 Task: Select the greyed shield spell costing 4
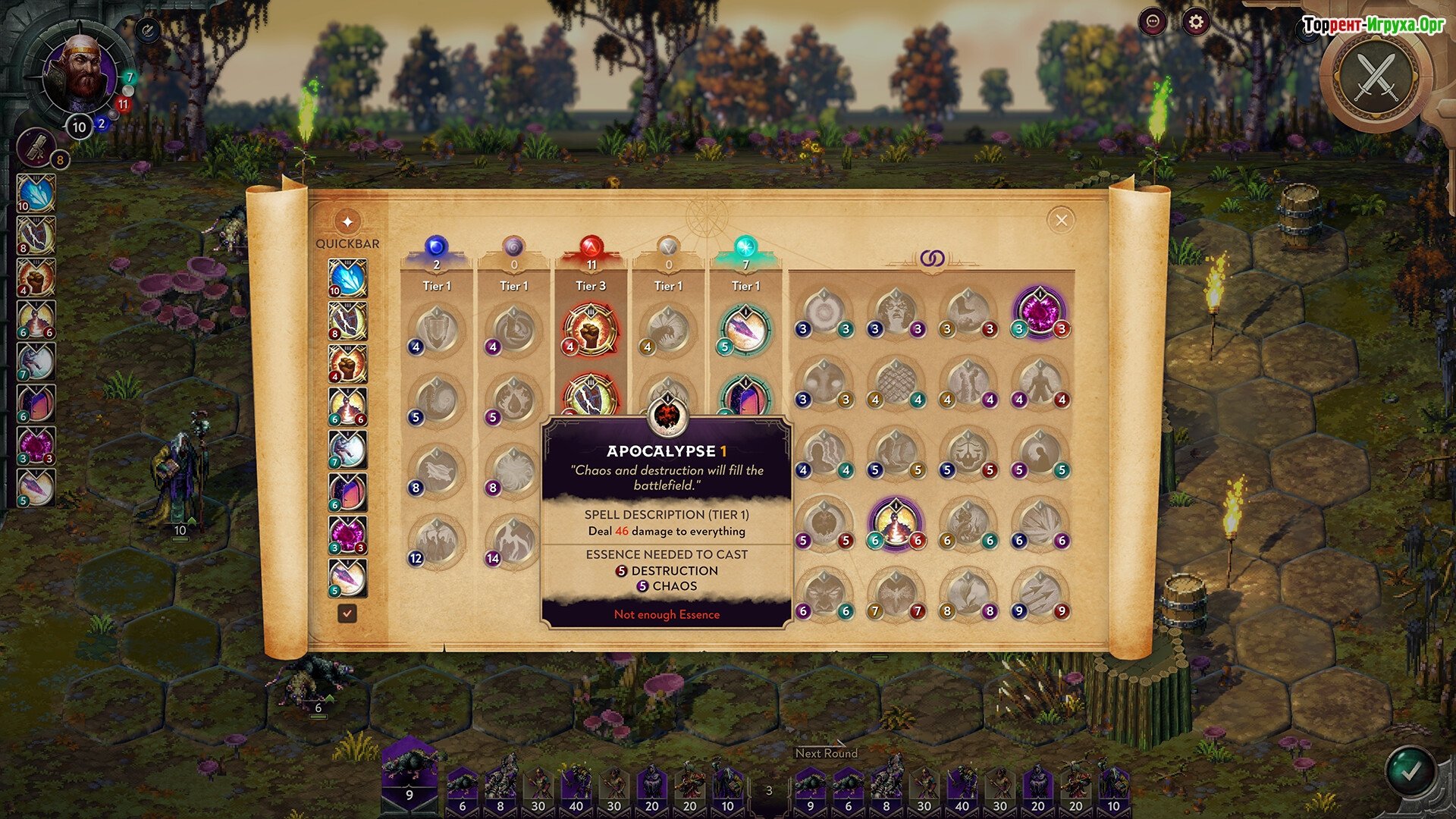436,330
